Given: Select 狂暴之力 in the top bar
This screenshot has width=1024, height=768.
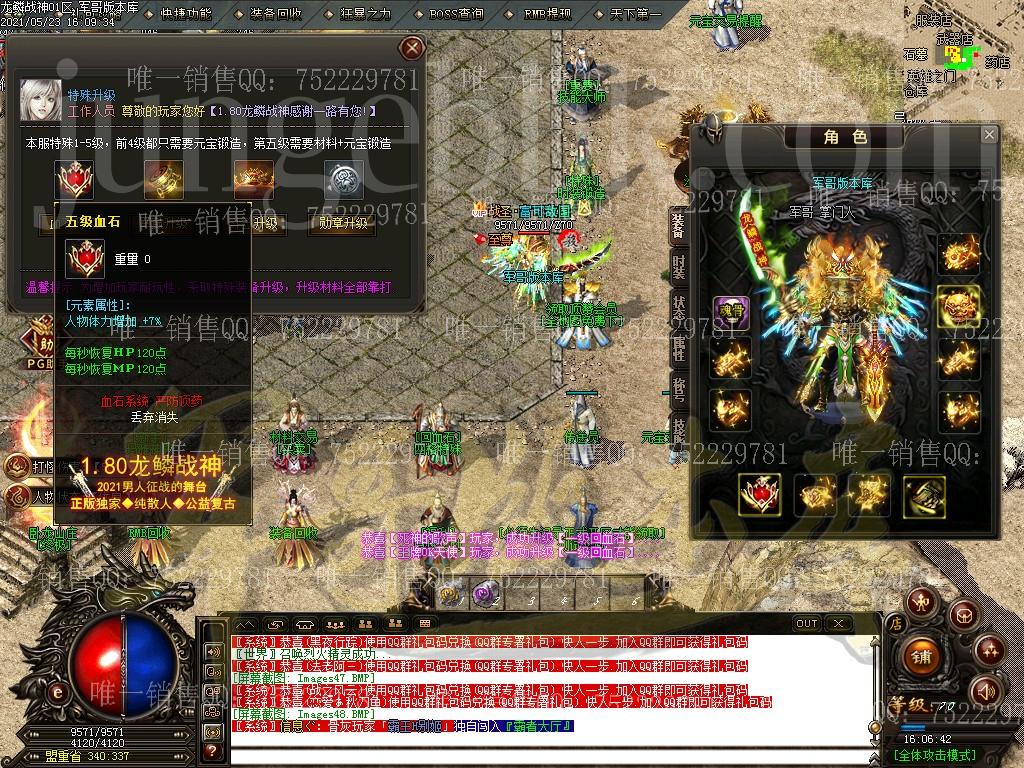Looking at the screenshot, I should (x=366, y=14).
